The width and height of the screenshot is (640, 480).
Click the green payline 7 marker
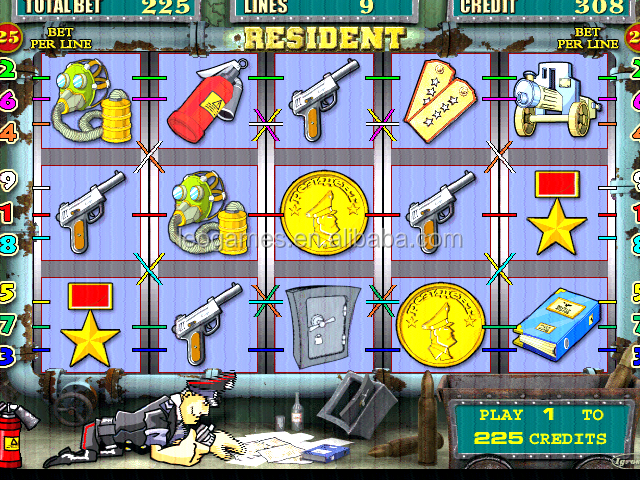pos(9,324)
